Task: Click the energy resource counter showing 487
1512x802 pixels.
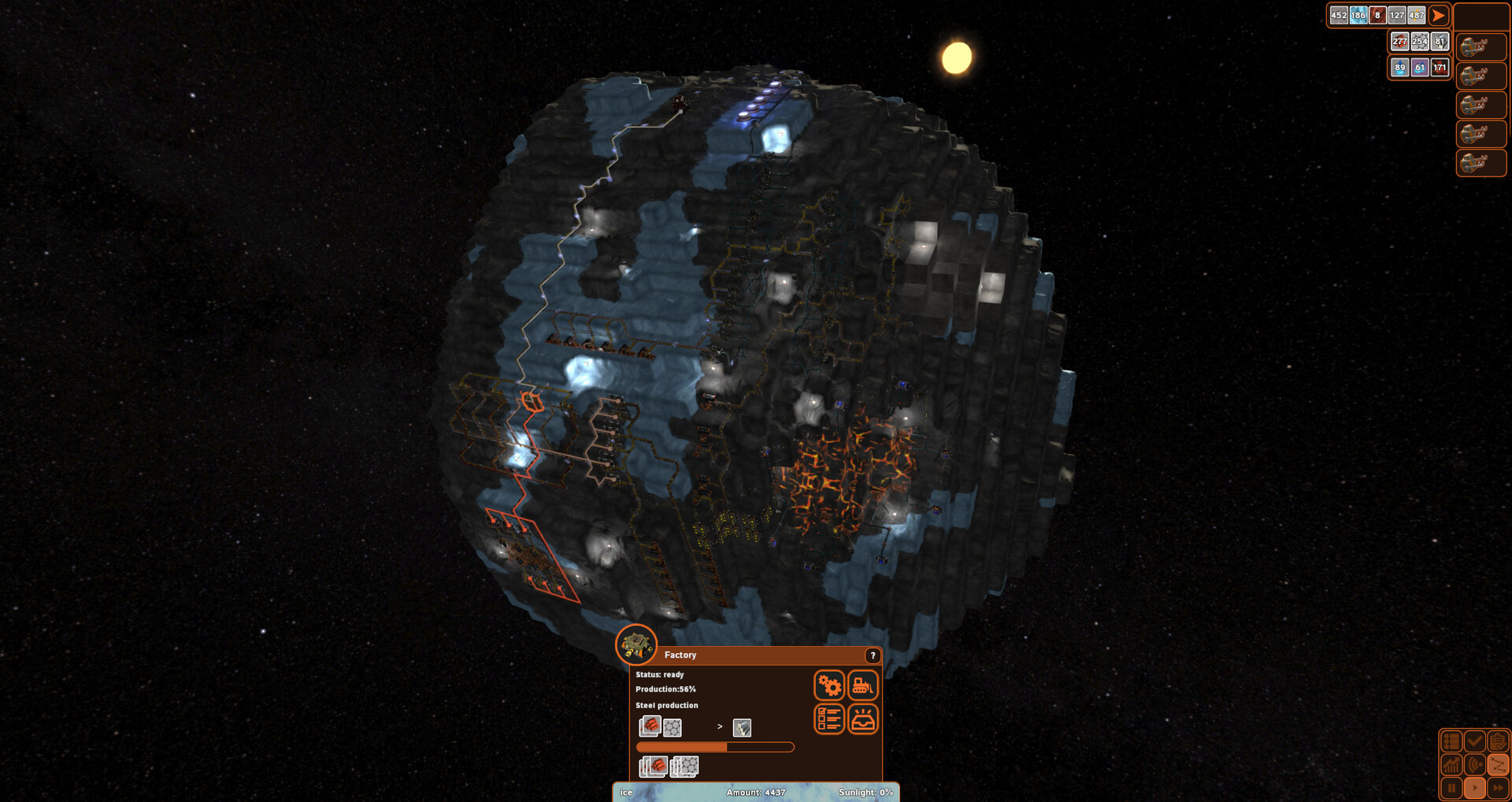Action: point(1415,15)
